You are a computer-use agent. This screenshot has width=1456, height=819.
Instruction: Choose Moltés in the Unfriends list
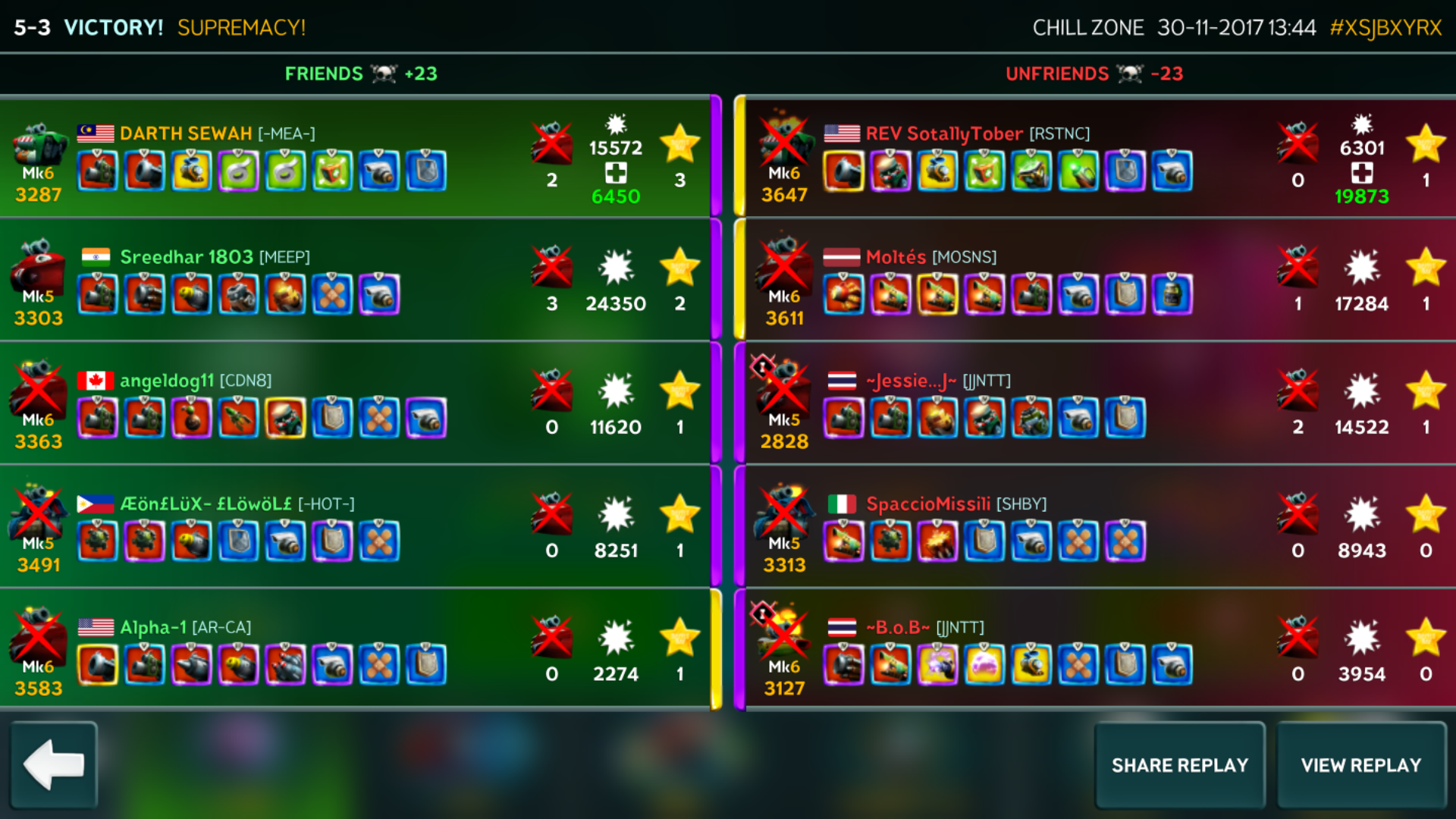[x=1100, y=281]
